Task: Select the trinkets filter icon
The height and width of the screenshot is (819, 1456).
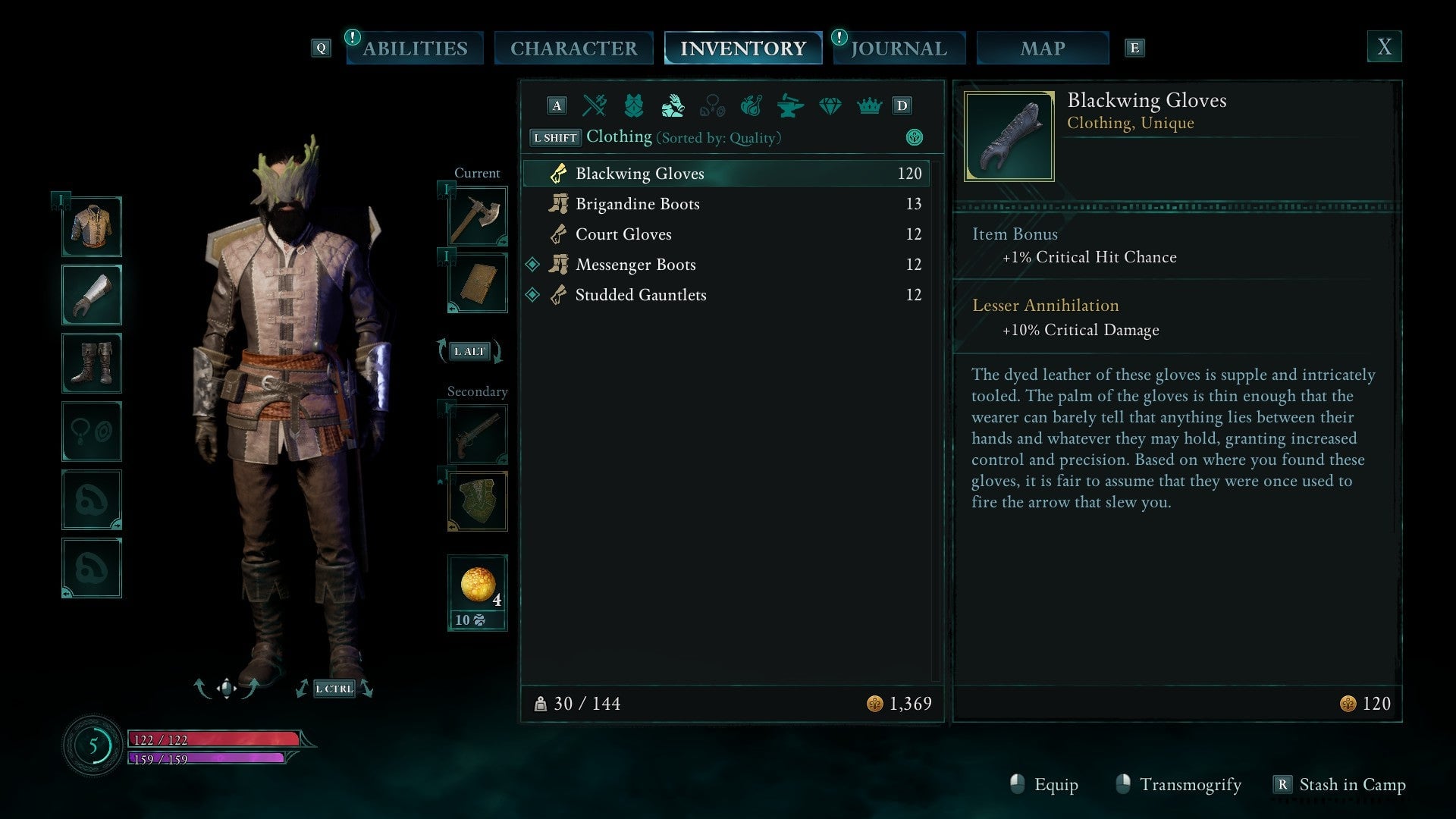Action: (x=713, y=106)
